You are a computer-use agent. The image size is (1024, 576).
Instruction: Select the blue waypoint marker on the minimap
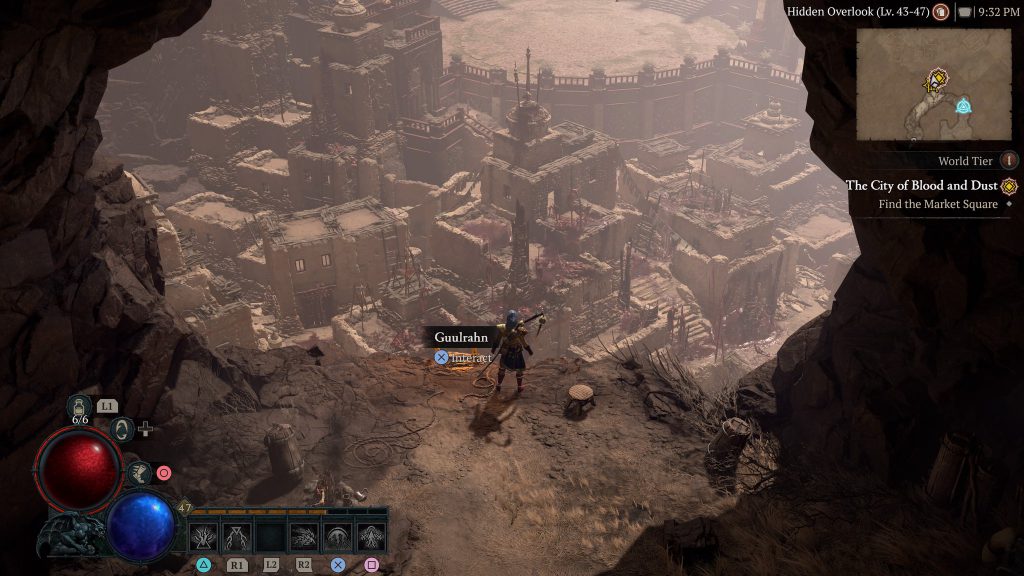963,105
